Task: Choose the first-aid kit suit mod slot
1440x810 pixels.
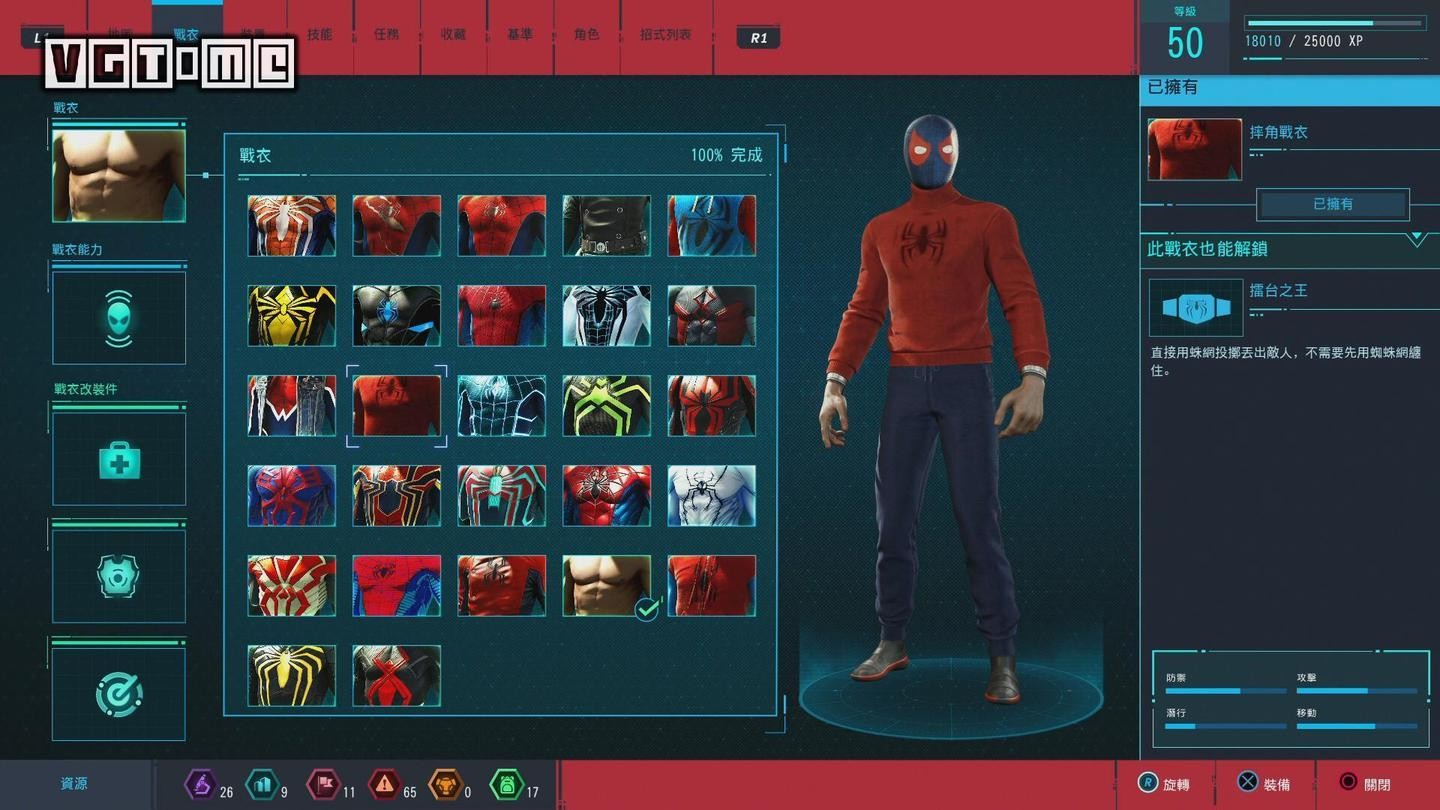Action: pos(119,459)
